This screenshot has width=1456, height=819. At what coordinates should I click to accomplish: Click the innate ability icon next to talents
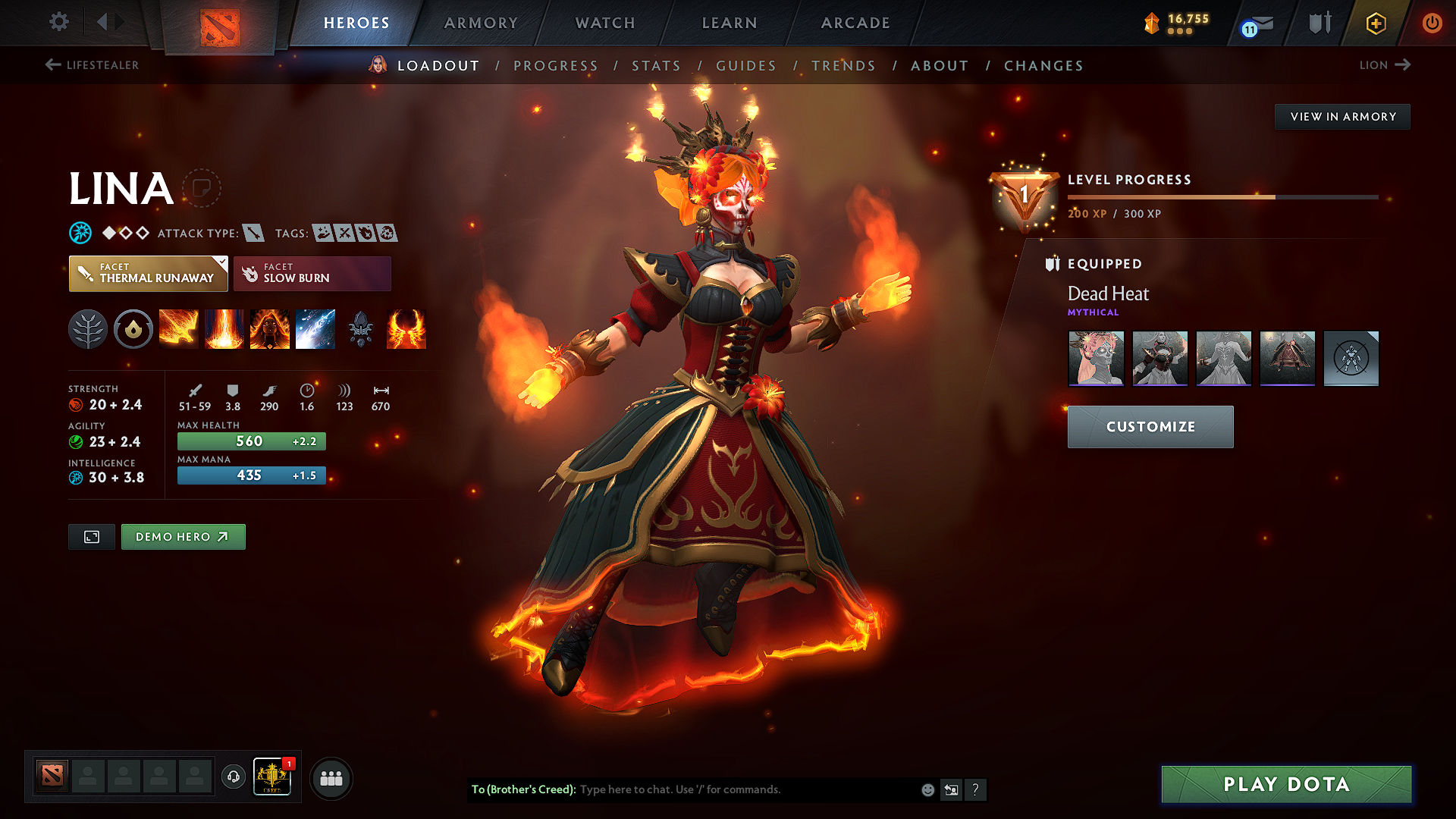coord(133,329)
